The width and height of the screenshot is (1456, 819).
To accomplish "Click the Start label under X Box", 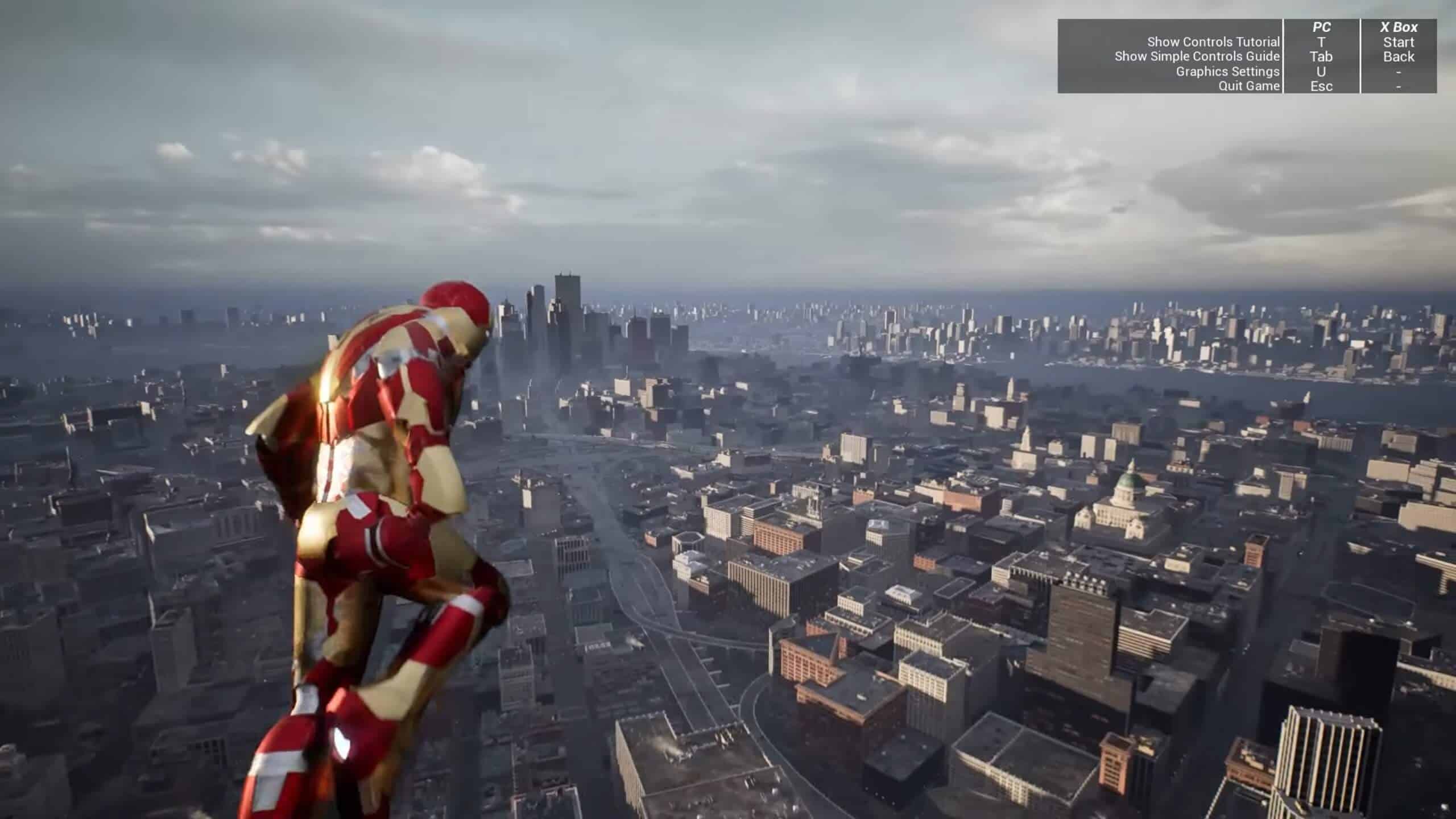I will point(1399,42).
